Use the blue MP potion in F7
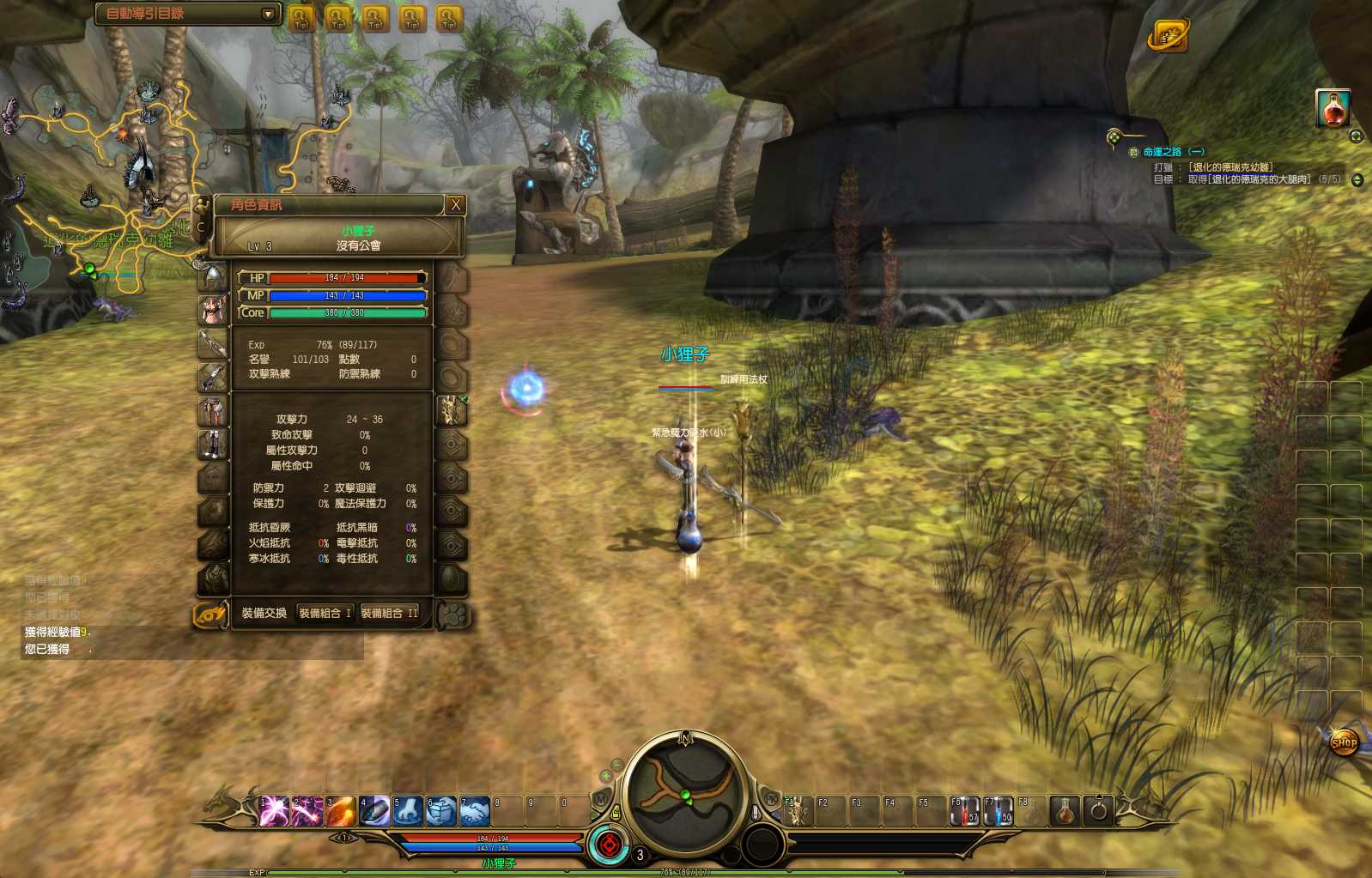This screenshot has width=1372, height=878. click(x=998, y=811)
